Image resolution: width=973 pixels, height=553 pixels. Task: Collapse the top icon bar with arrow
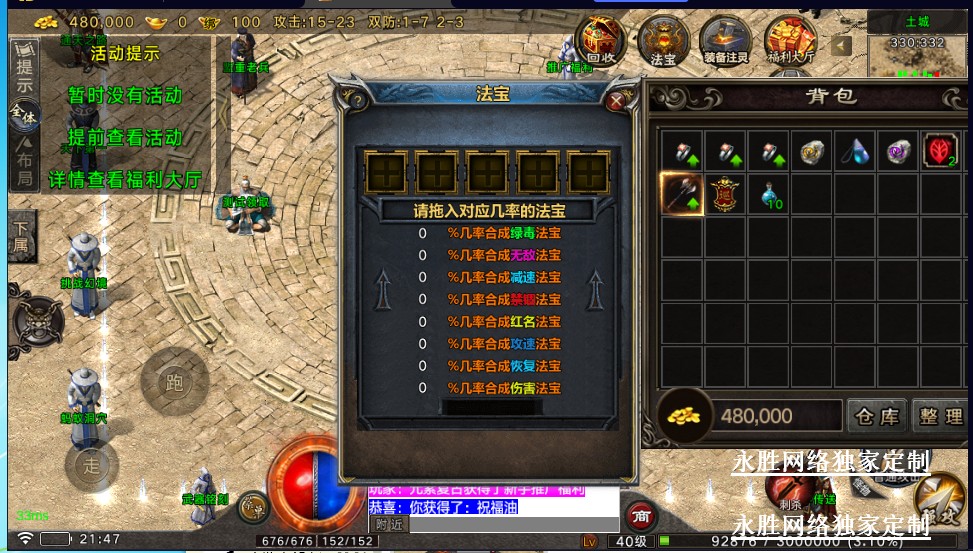coord(841,45)
